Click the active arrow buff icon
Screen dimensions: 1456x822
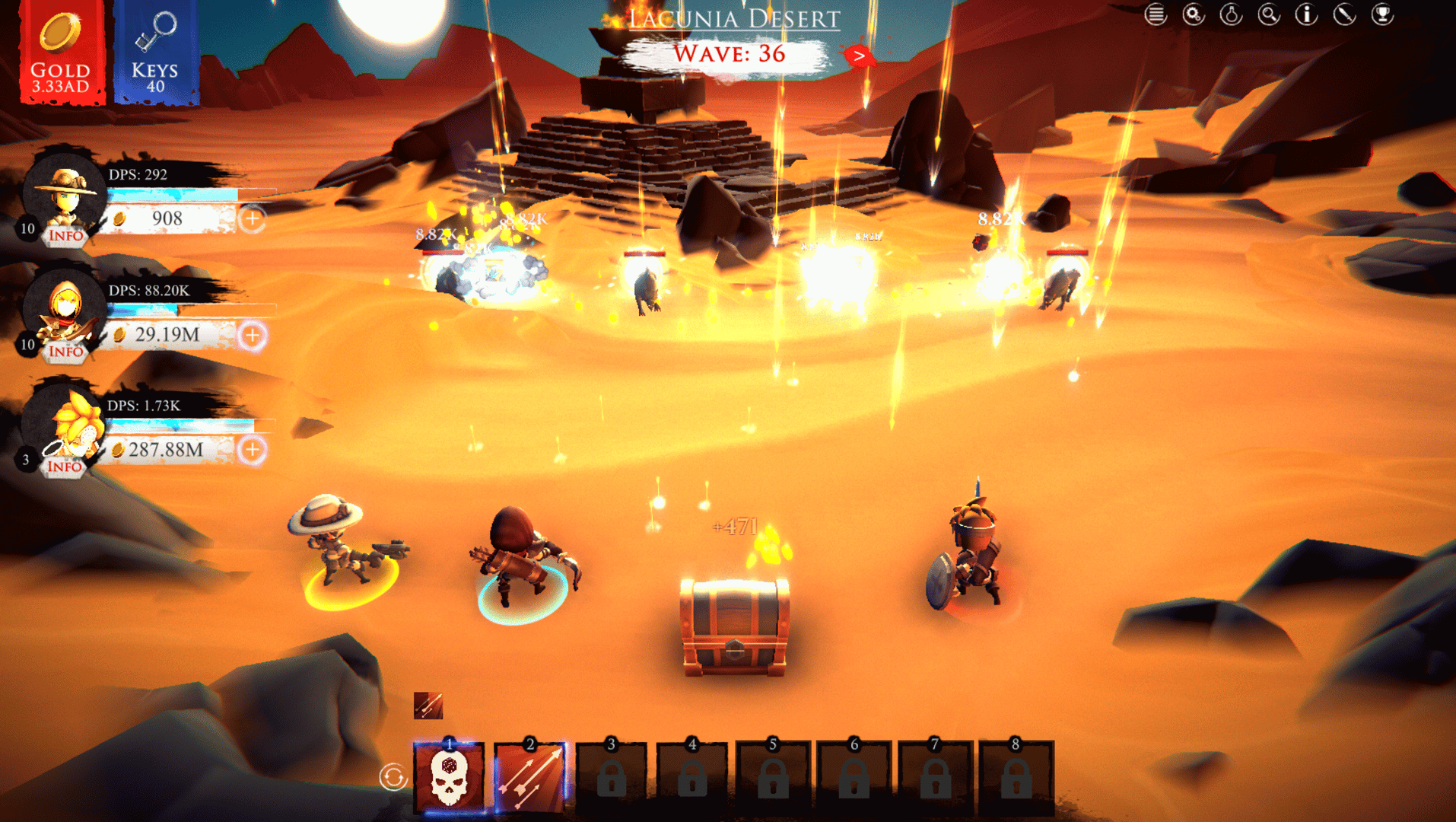(x=428, y=706)
